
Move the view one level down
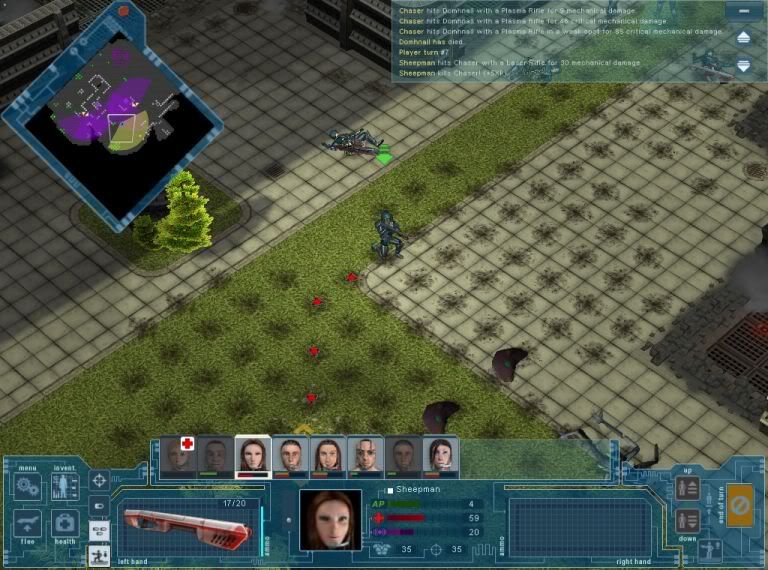[687, 520]
